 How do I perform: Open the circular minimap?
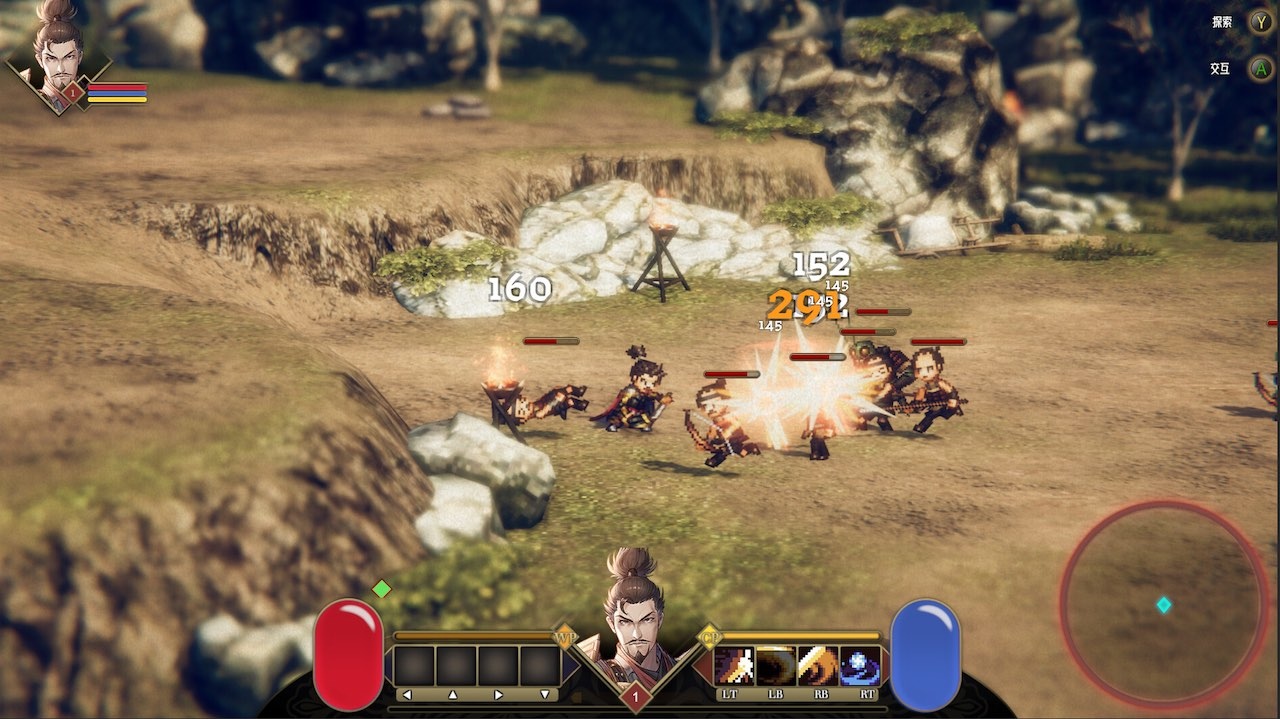pyautogui.click(x=1164, y=604)
